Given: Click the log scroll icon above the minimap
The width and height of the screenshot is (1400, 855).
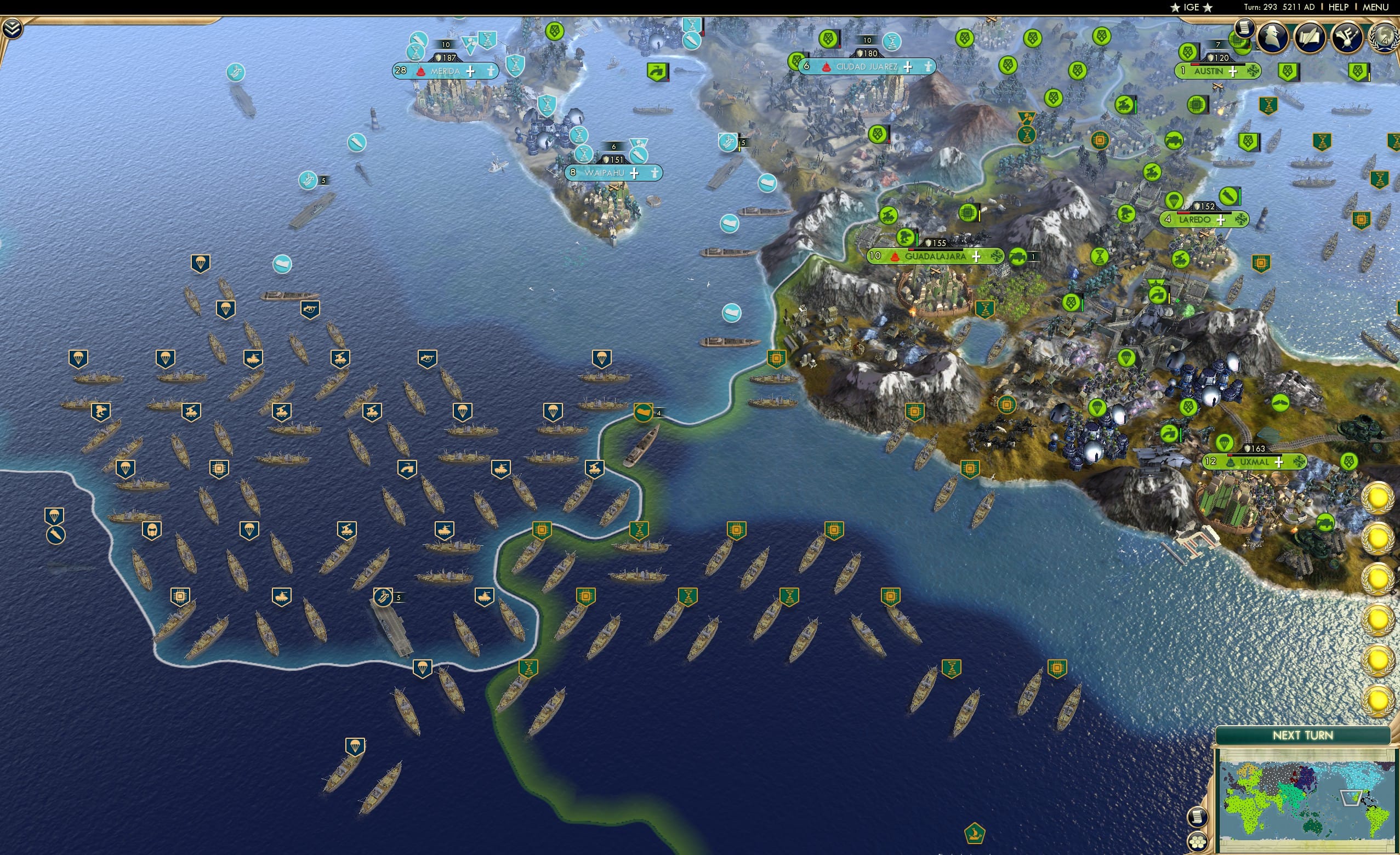Looking at the screenshot, I should [1197, 818].
